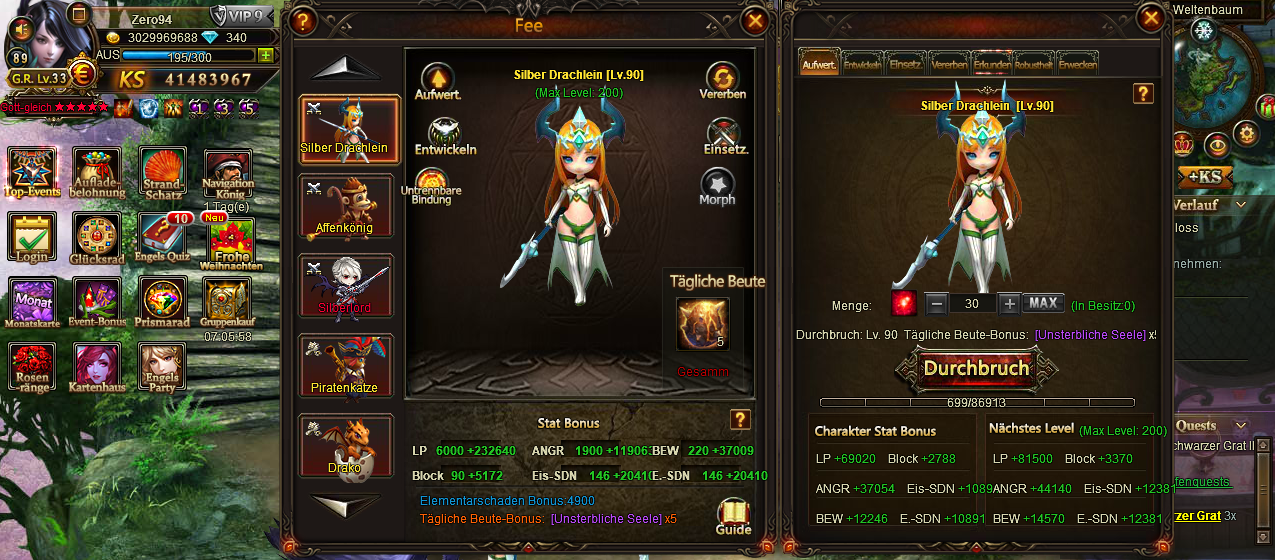Select Silber Drachlein in the fairy list
Screen dimensions: 1275x560
click(x=346, y=128)
